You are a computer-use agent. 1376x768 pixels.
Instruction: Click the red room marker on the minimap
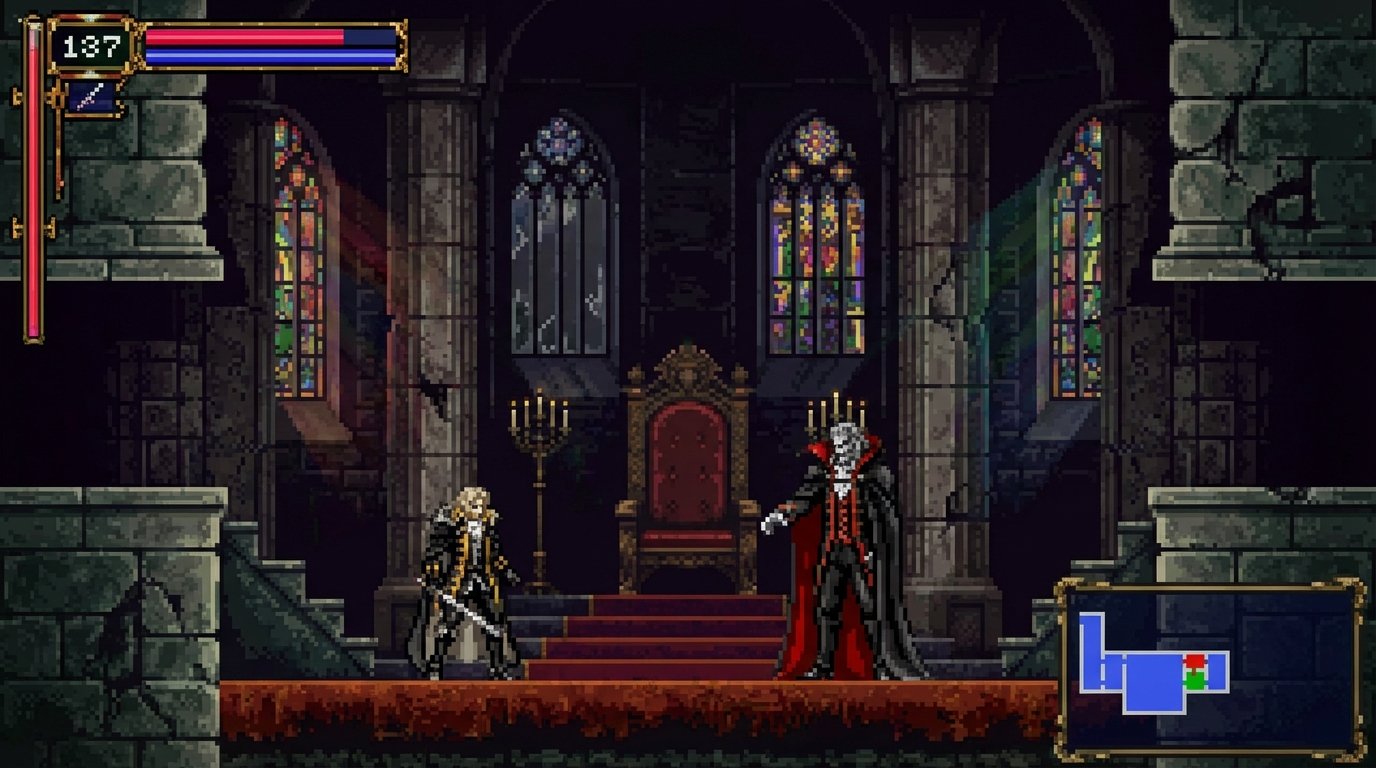point(1194,661)
